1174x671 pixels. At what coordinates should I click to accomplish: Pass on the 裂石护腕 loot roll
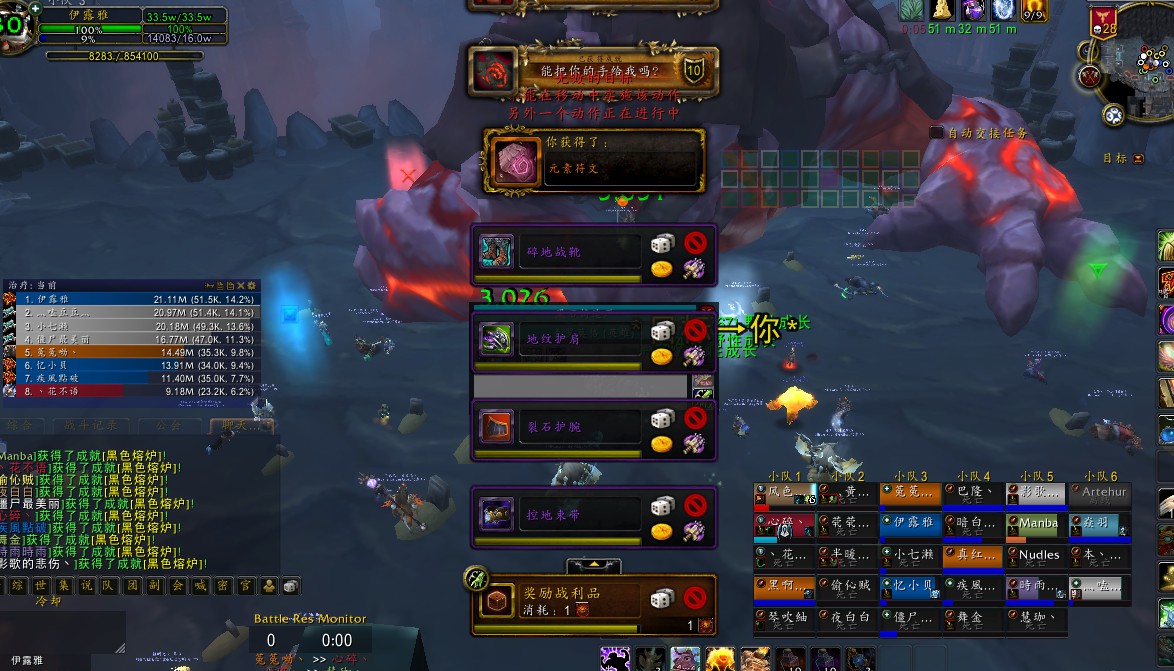click(695, 418)
